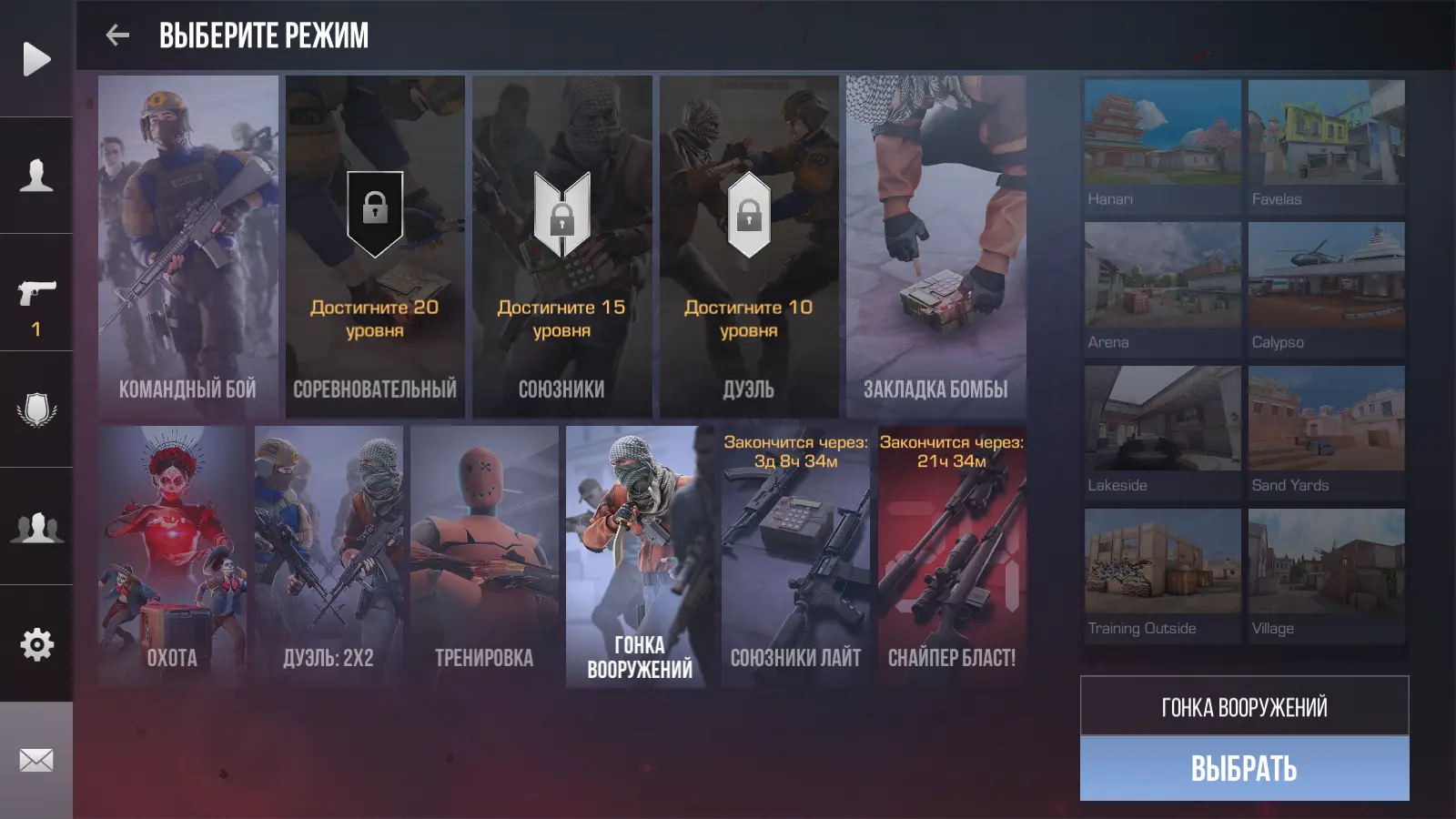Image resolution: width=1456 pixels, height=819 pixels.
Task: Select the Командный бой mode card
Action: [188, 247]
